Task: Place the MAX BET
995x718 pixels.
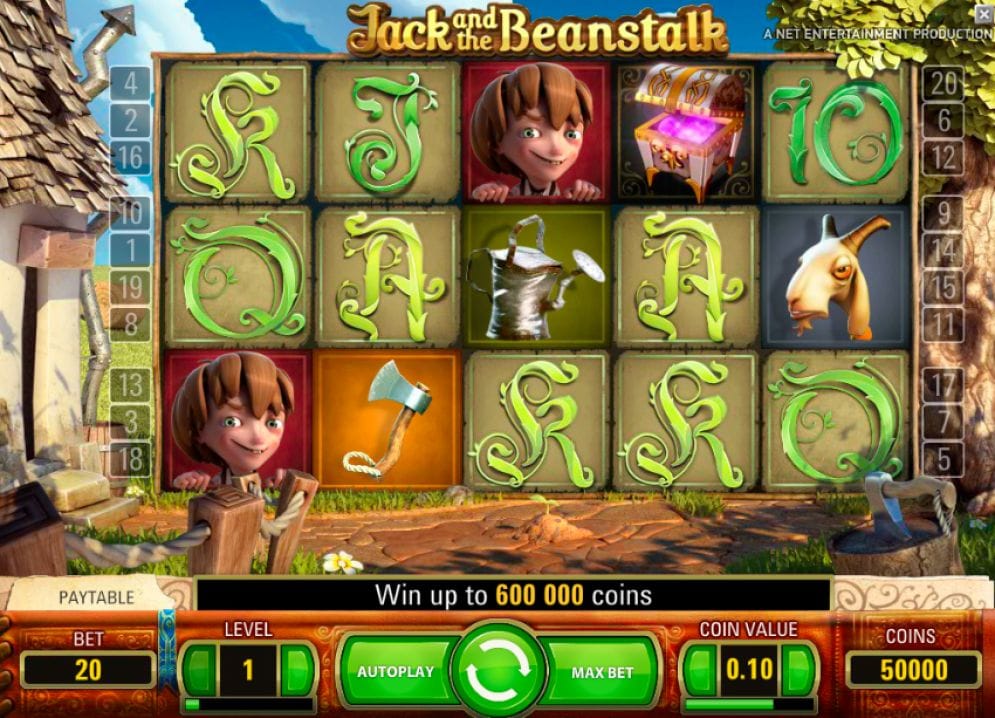Action: tap(603, 671)
